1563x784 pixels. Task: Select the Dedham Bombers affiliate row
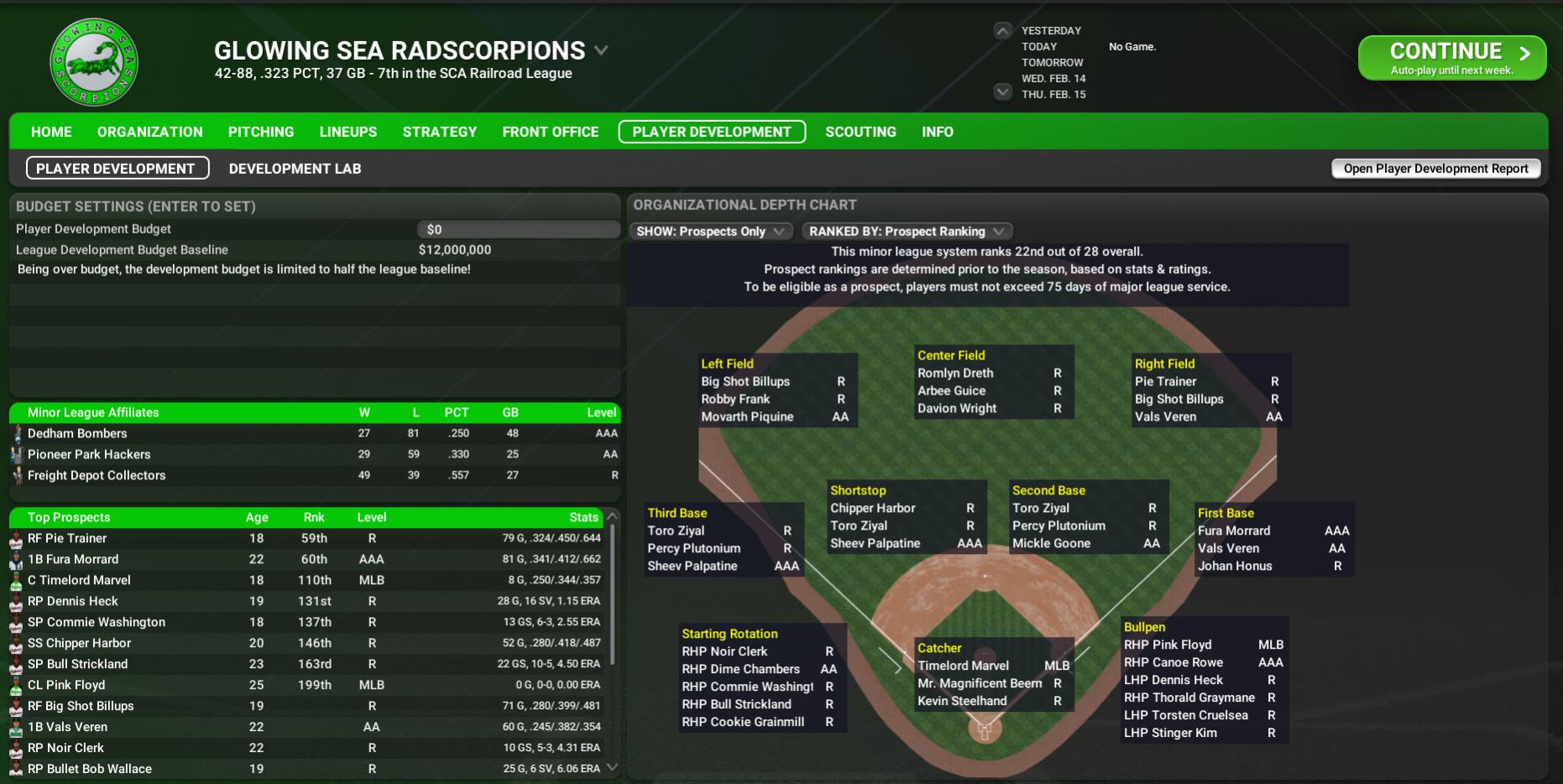pos(77,433)
